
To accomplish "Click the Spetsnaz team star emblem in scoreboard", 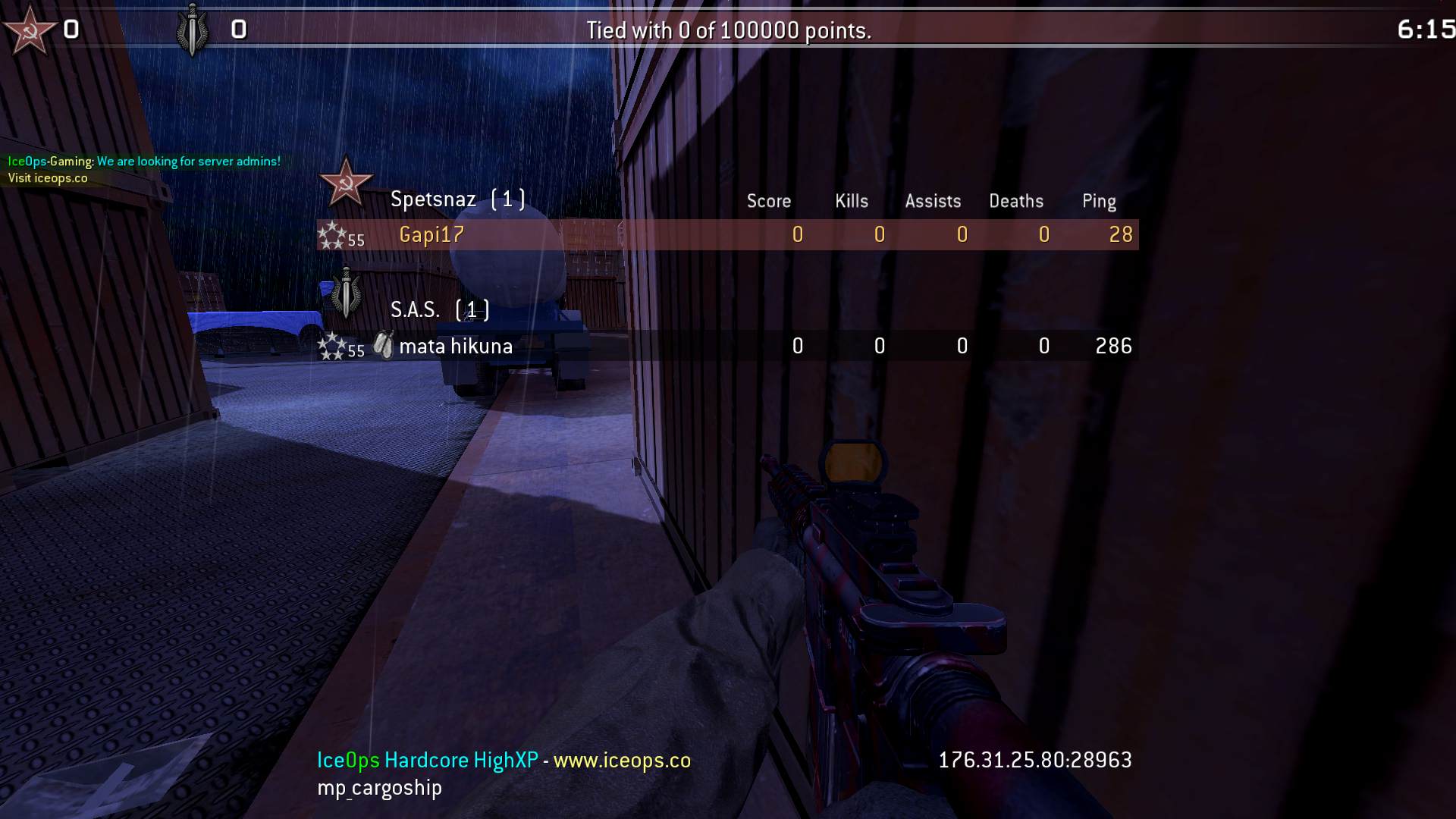I will coord(346,183).
